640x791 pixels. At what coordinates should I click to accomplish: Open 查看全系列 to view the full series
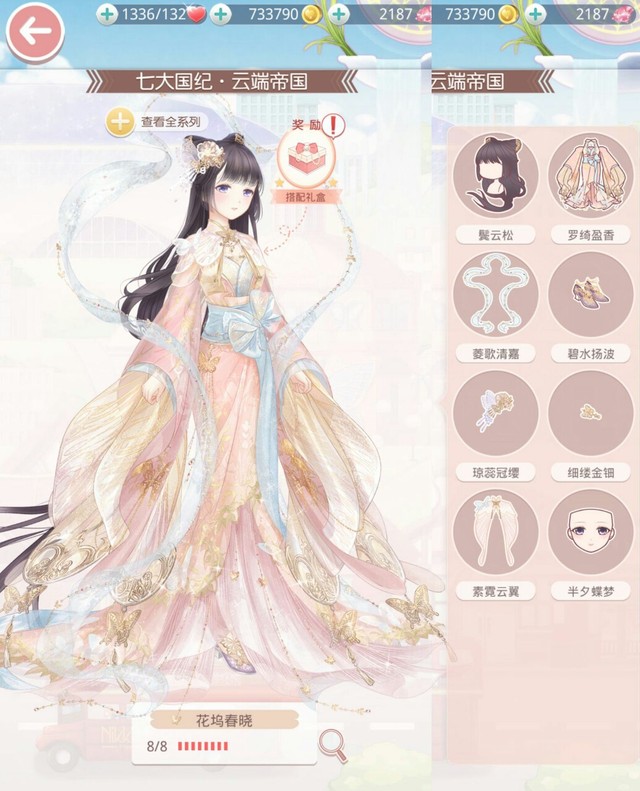[156, 122]
